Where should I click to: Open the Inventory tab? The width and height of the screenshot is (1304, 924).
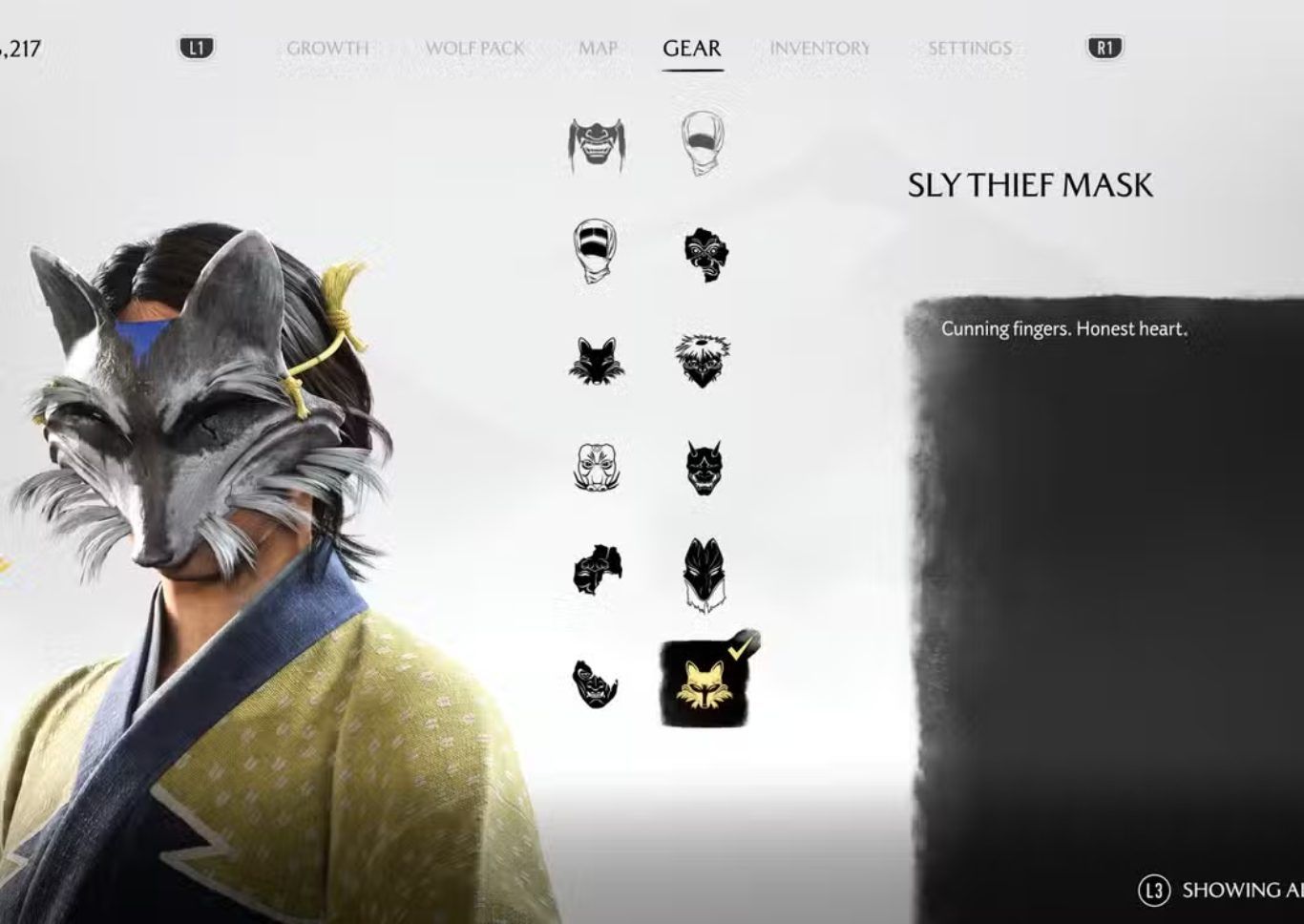tap(820, 48)
